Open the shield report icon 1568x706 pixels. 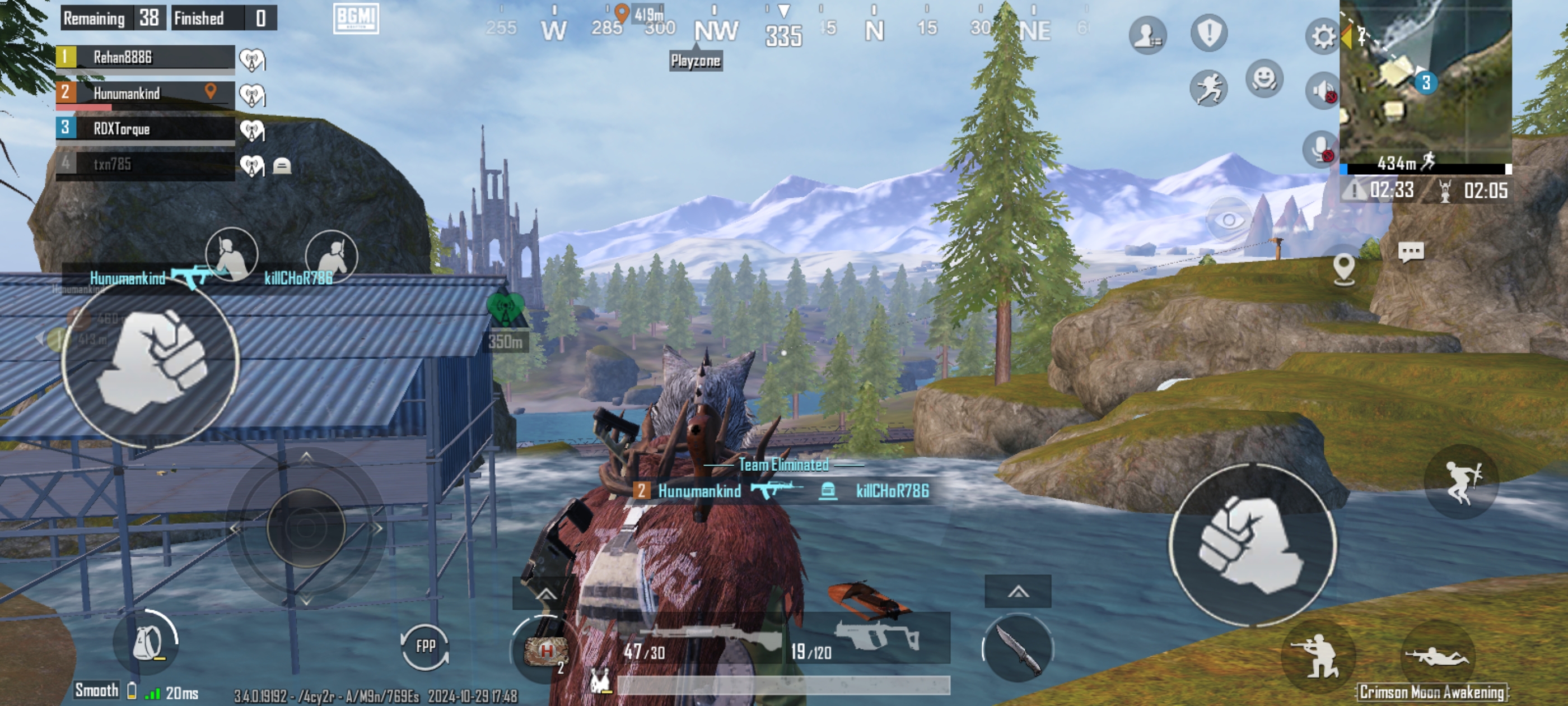[1209, 33]
